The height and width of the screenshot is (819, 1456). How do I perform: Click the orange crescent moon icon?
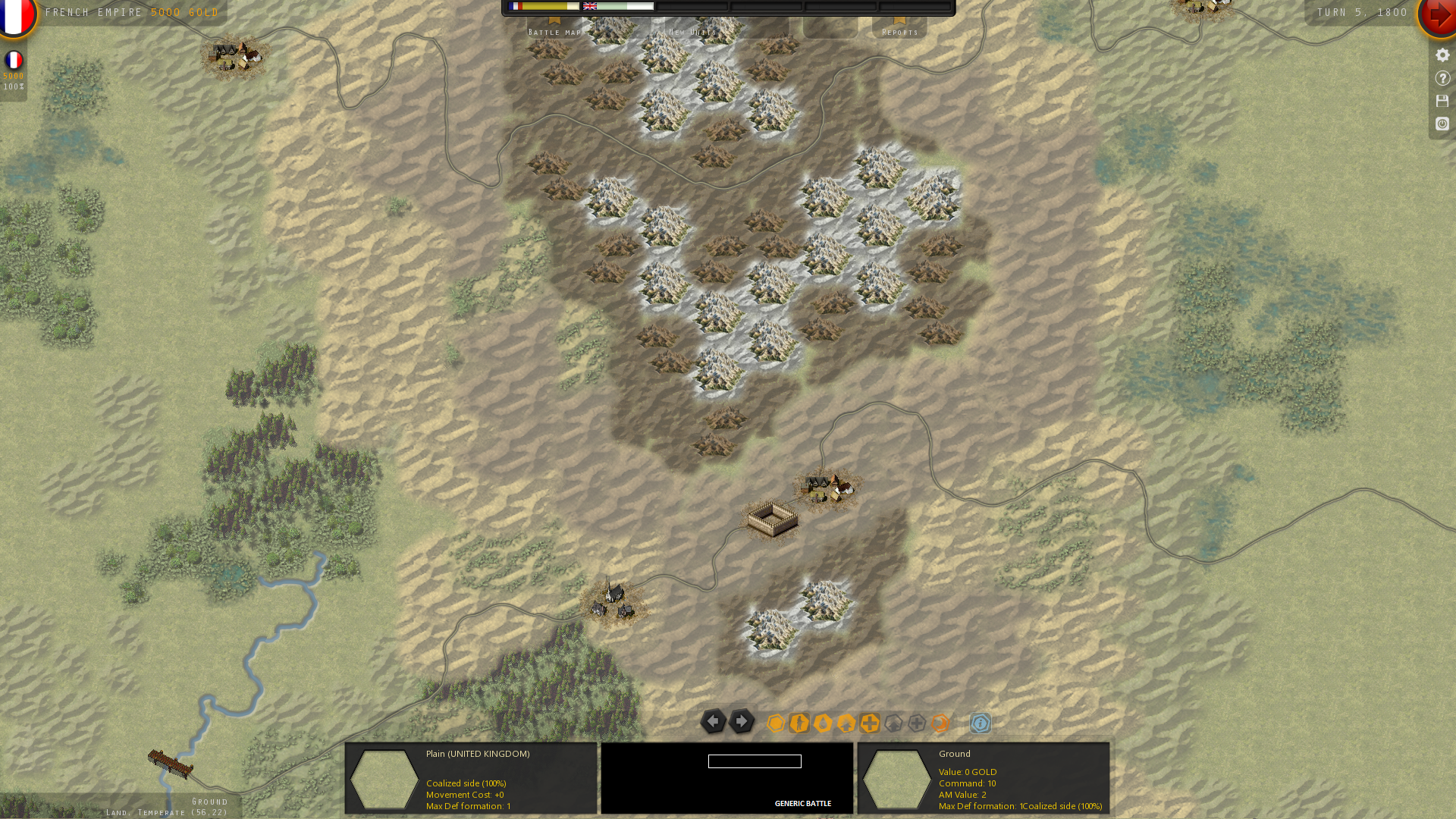(940, 723)
